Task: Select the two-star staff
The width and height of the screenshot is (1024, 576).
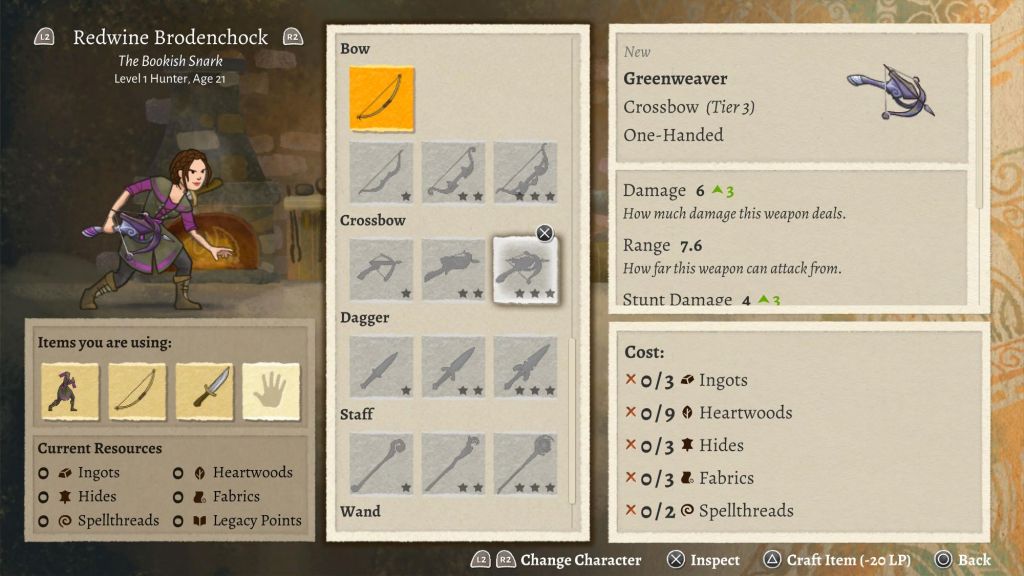Action: (453, 463)
